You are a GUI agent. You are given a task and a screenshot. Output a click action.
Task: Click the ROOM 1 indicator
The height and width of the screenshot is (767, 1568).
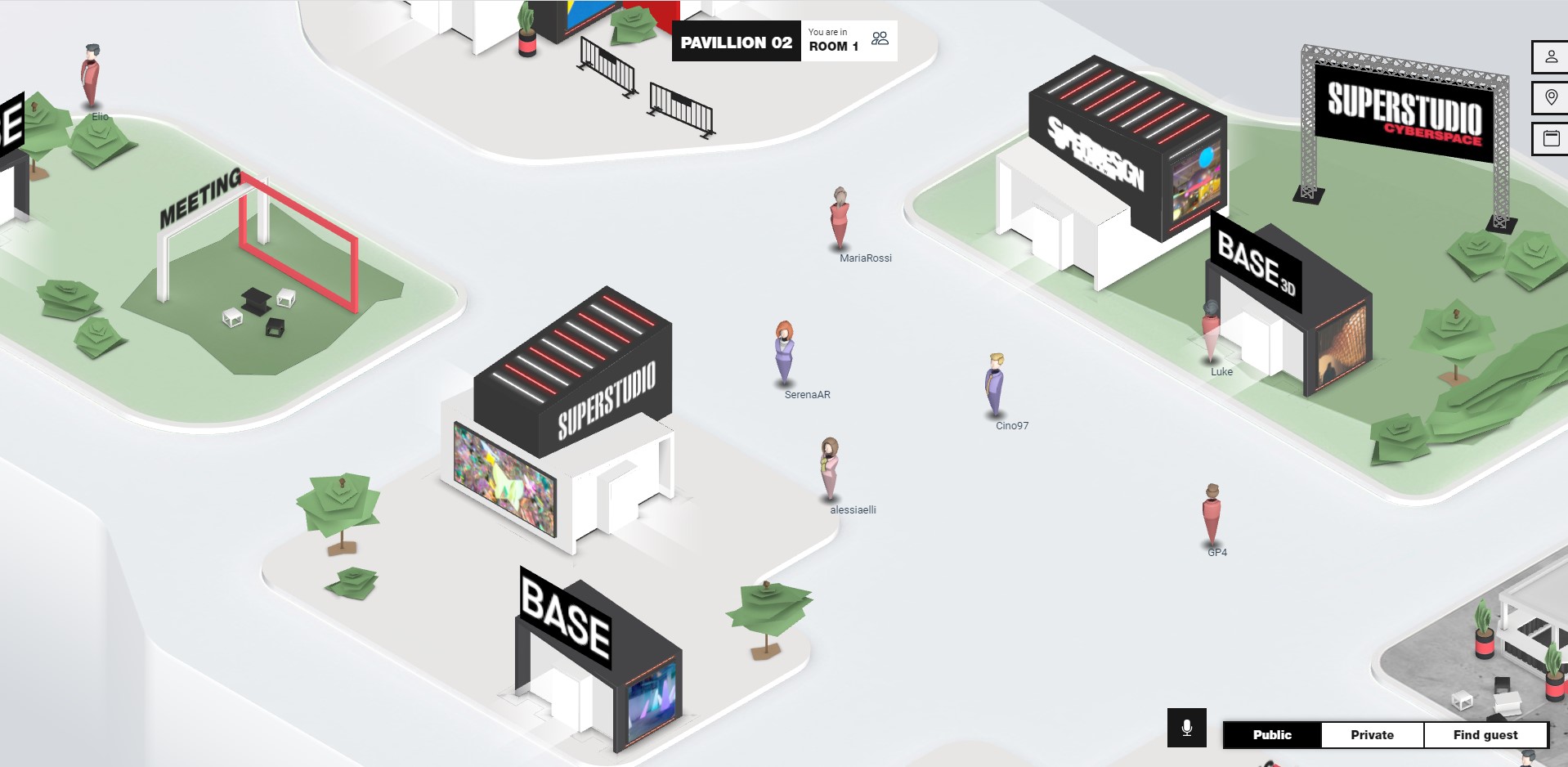(832, 46)
